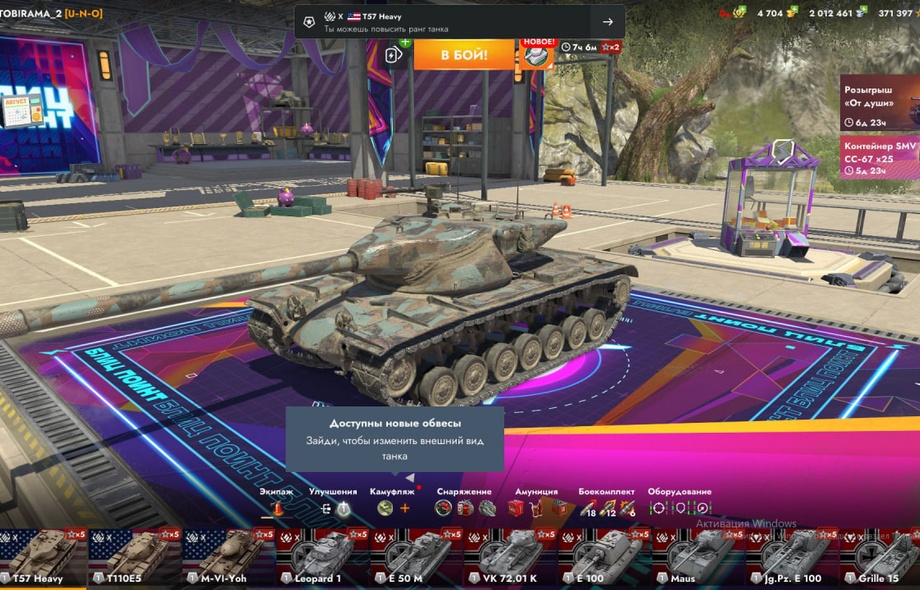Screen dimensions: 920x590
Task: Select the Leopard 1 tank in the carousel
Action: pyautogui.click(x=322, y=558)
